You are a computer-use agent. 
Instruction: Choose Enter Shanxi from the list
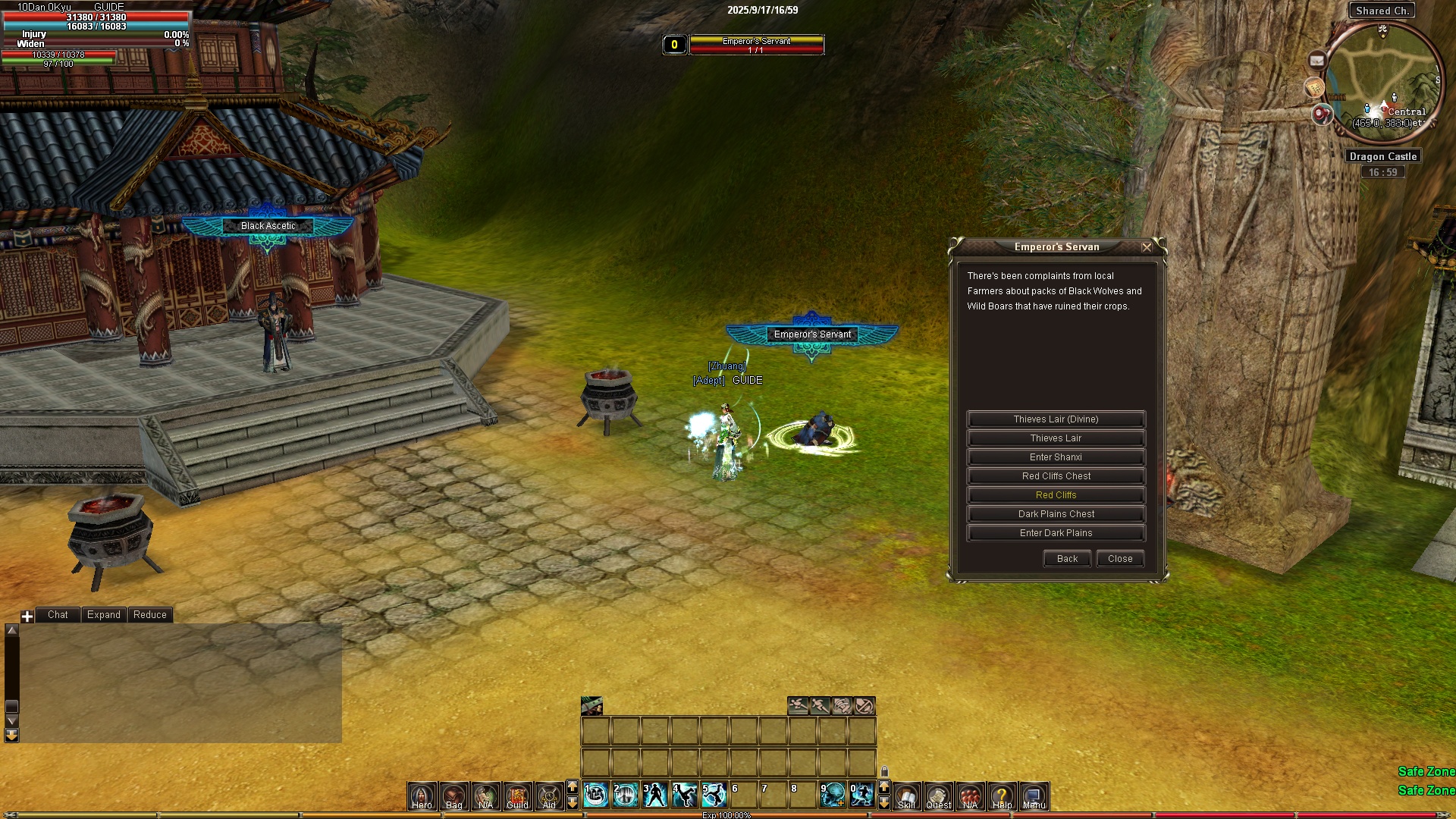1056,457
